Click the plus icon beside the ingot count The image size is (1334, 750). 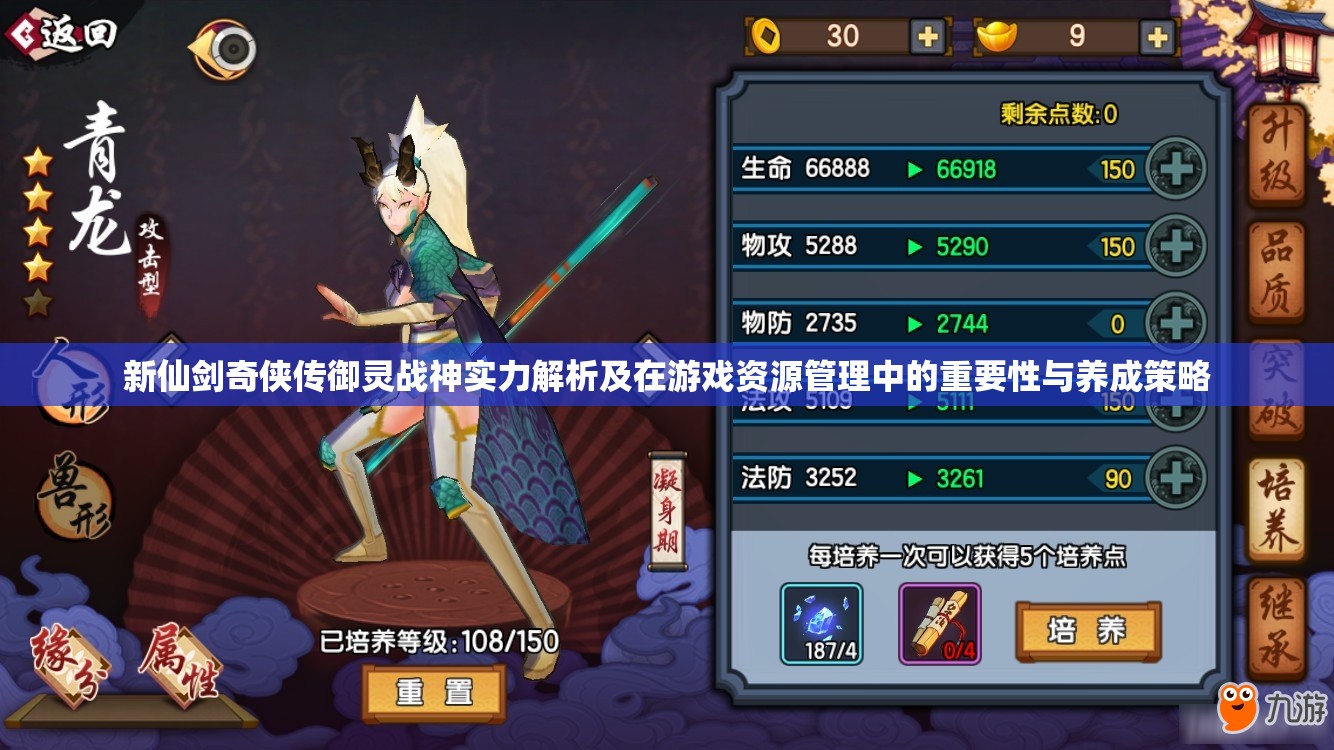pos(1156,38)
